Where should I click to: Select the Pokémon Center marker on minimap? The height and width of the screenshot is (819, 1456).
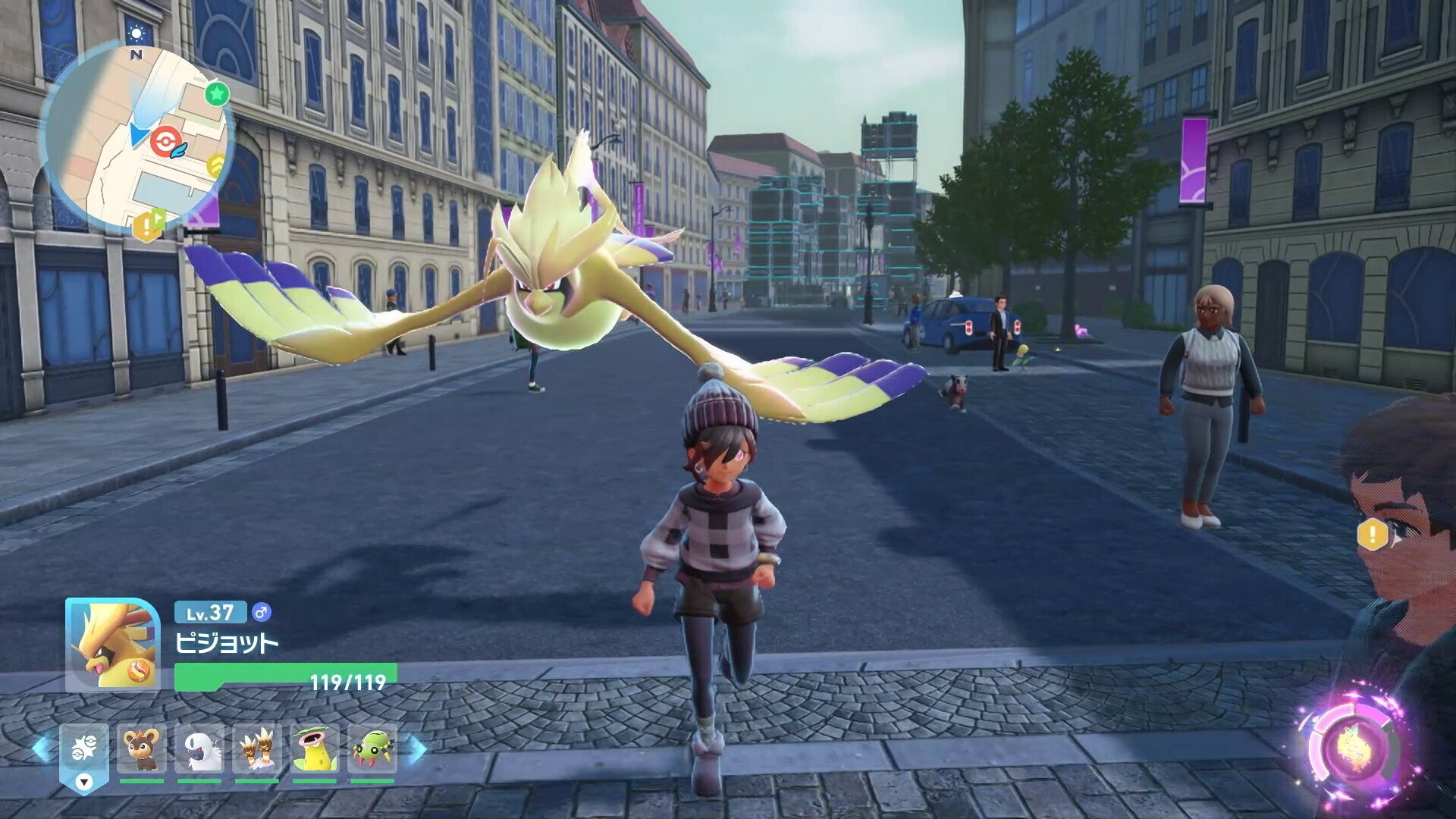(163, 141)
